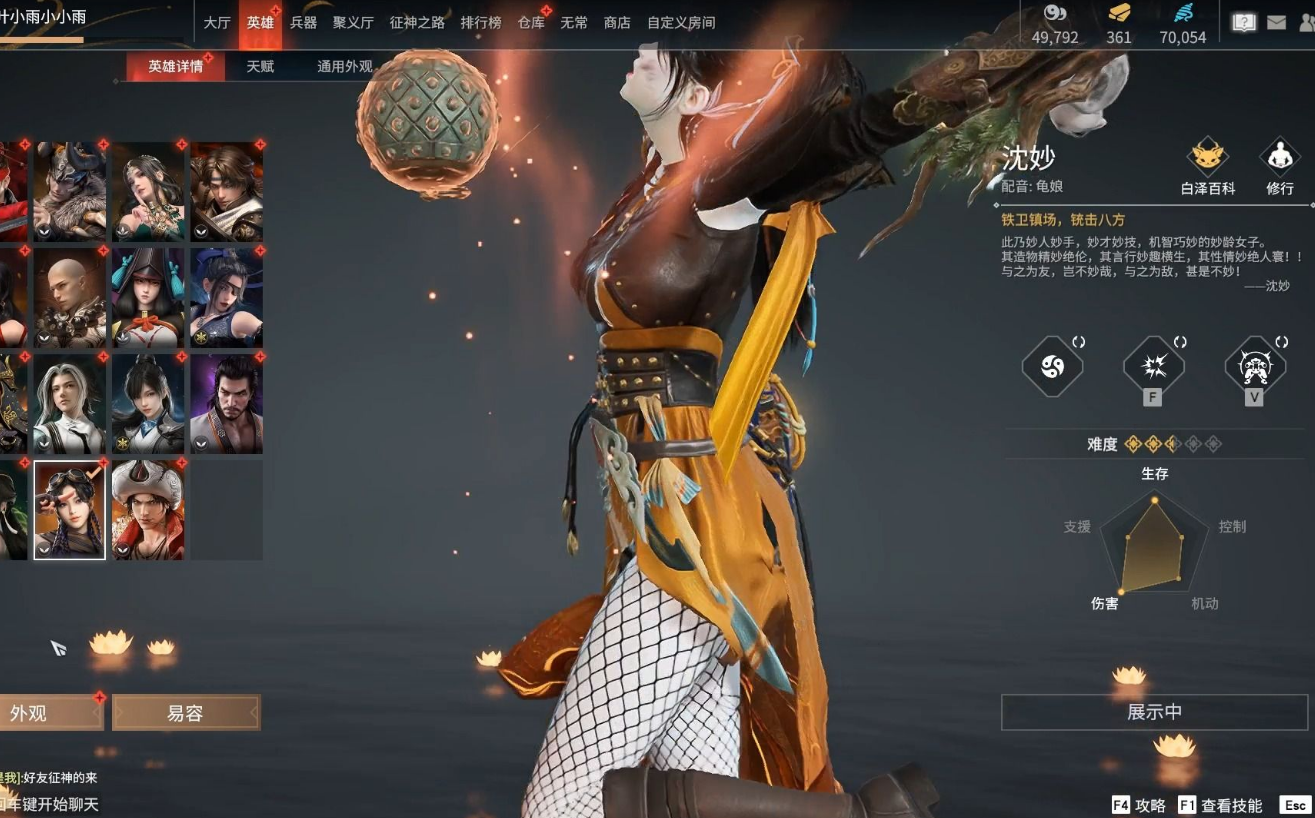The image size is (1315, 818).
Task: Select the bald monk hero portrait
Action: click(70, 298)
